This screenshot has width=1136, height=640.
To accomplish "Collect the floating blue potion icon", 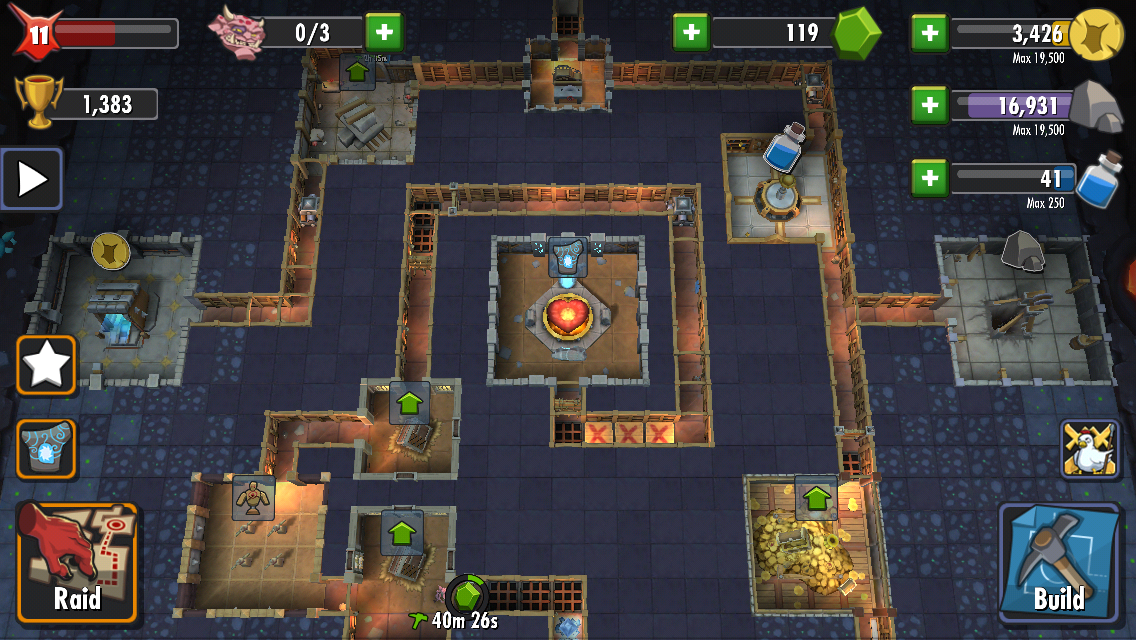I will (784, 149).
